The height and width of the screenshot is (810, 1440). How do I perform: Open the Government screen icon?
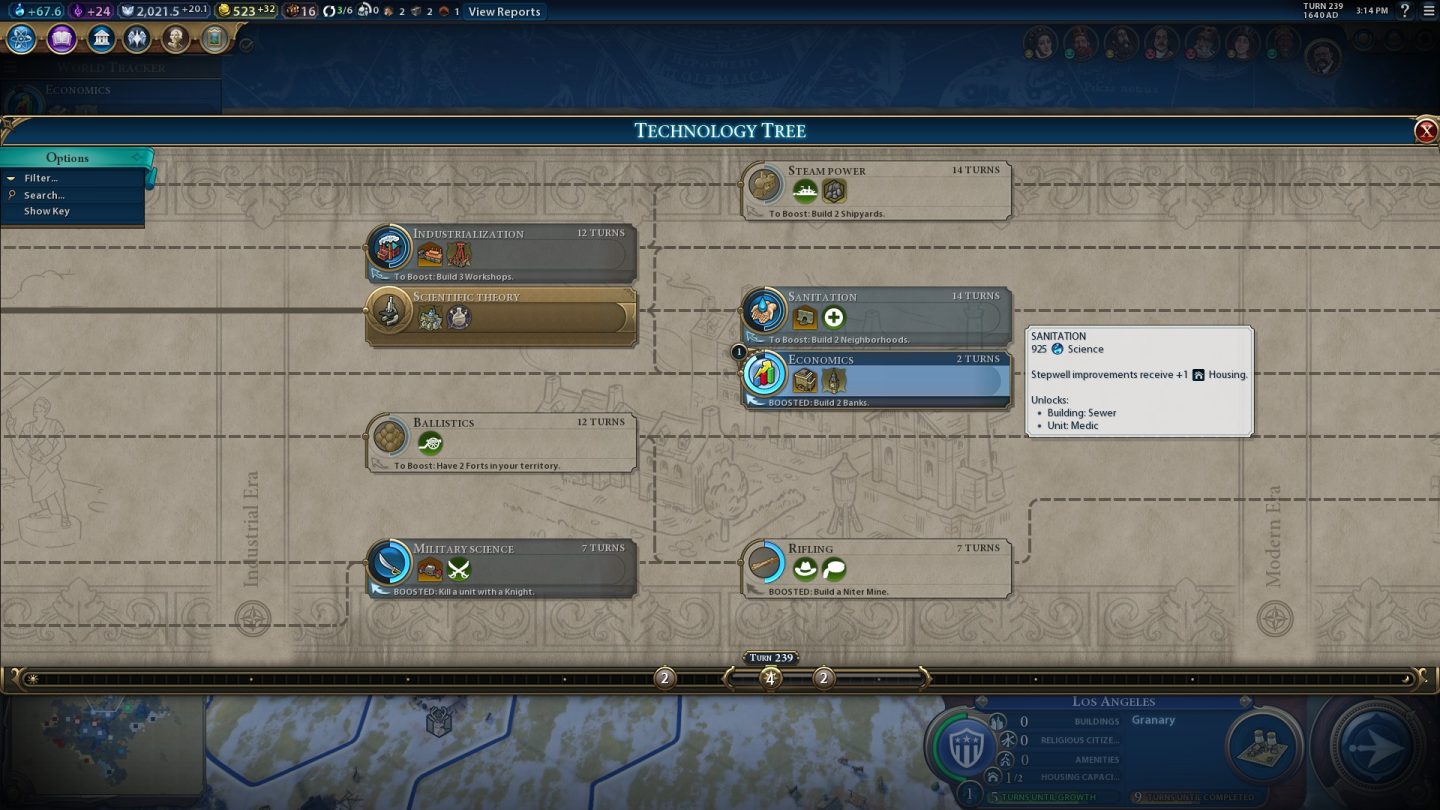pos(101,38)
